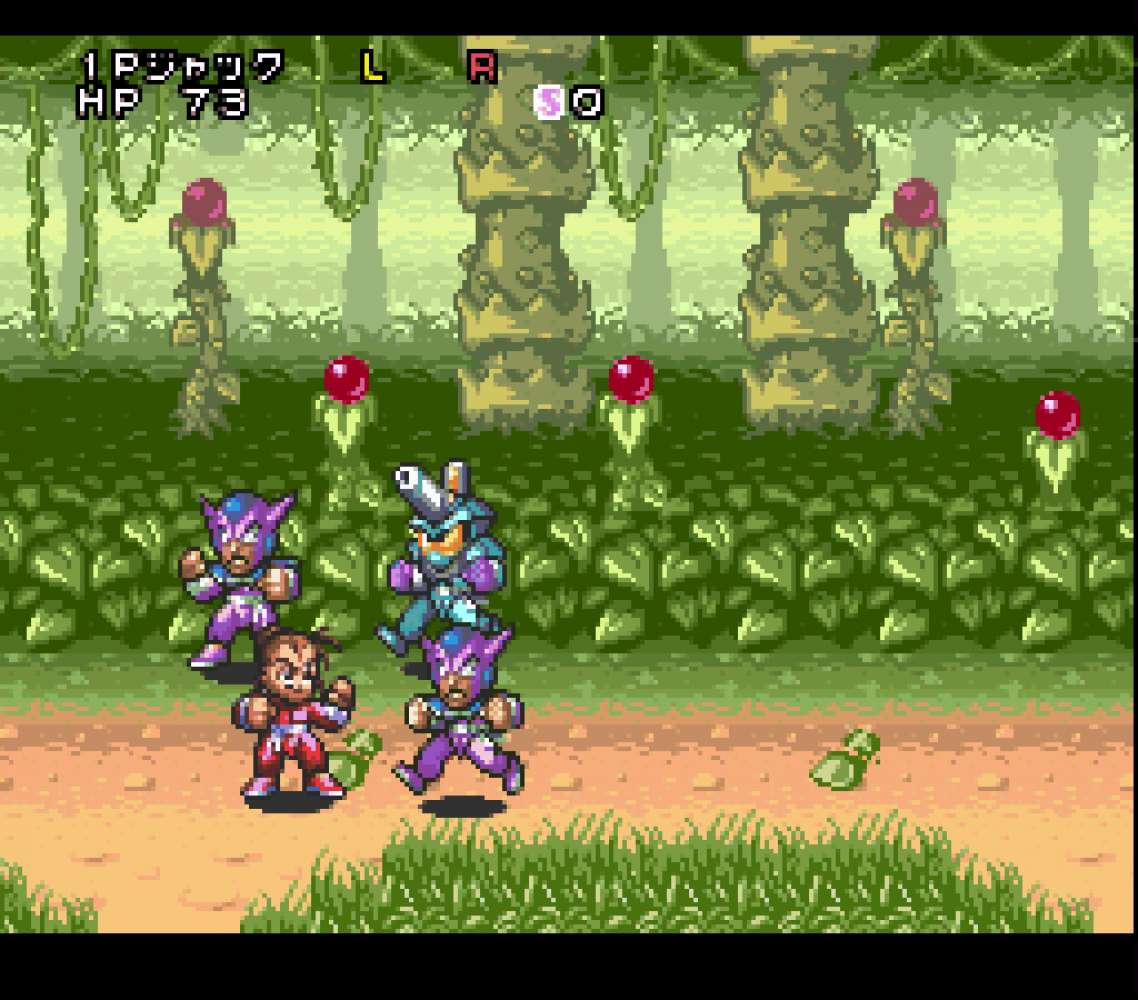Click the purple S orb icon
Screen dimensions: 1138x1000
549,101
